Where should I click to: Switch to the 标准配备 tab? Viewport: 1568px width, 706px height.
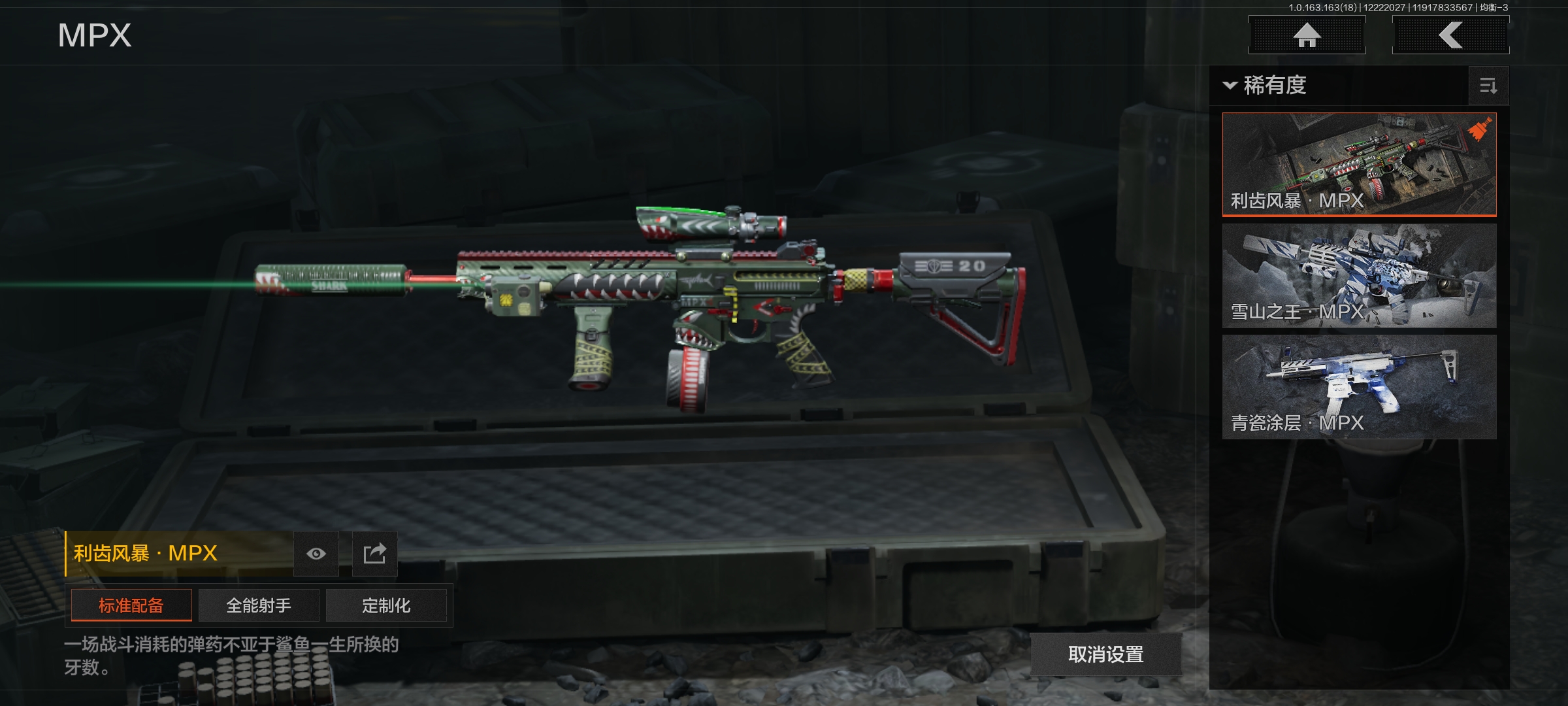point(131,605)
